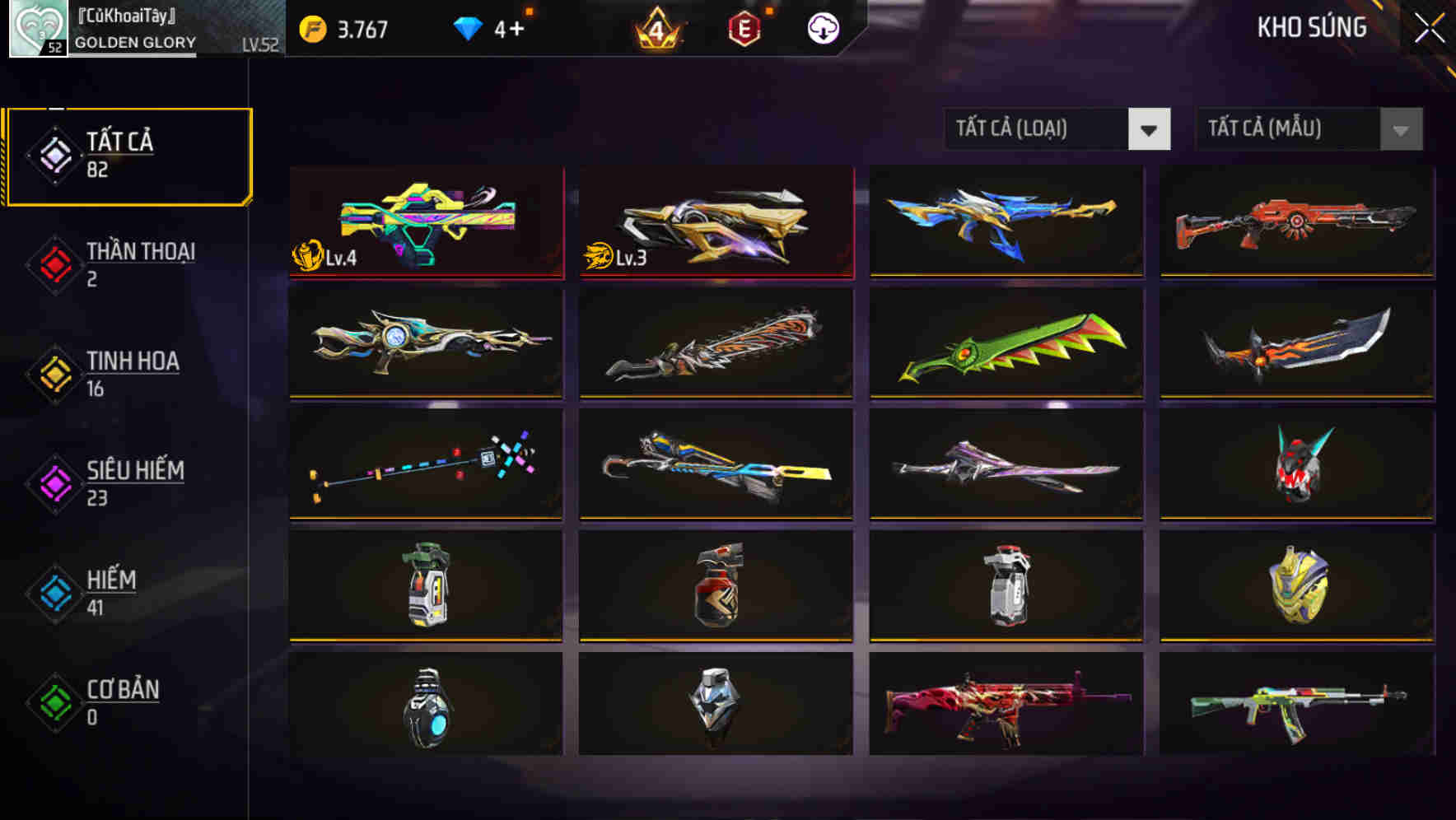This screenshot has height=820, width=1456.
Task: Click the Cơ Bản green rarity icon
Action: 53,701
